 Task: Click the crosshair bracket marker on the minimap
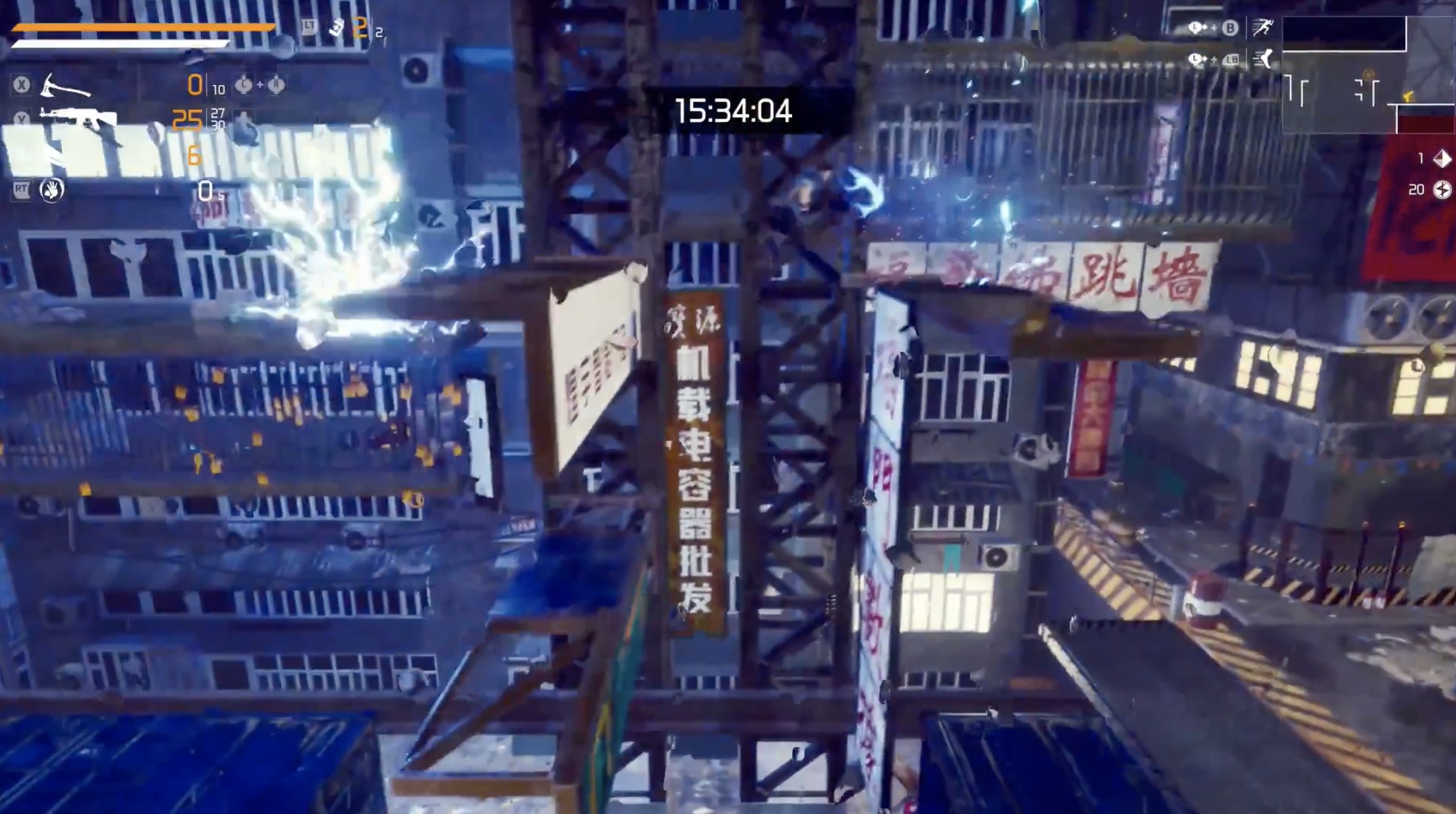pos(1367,89)
